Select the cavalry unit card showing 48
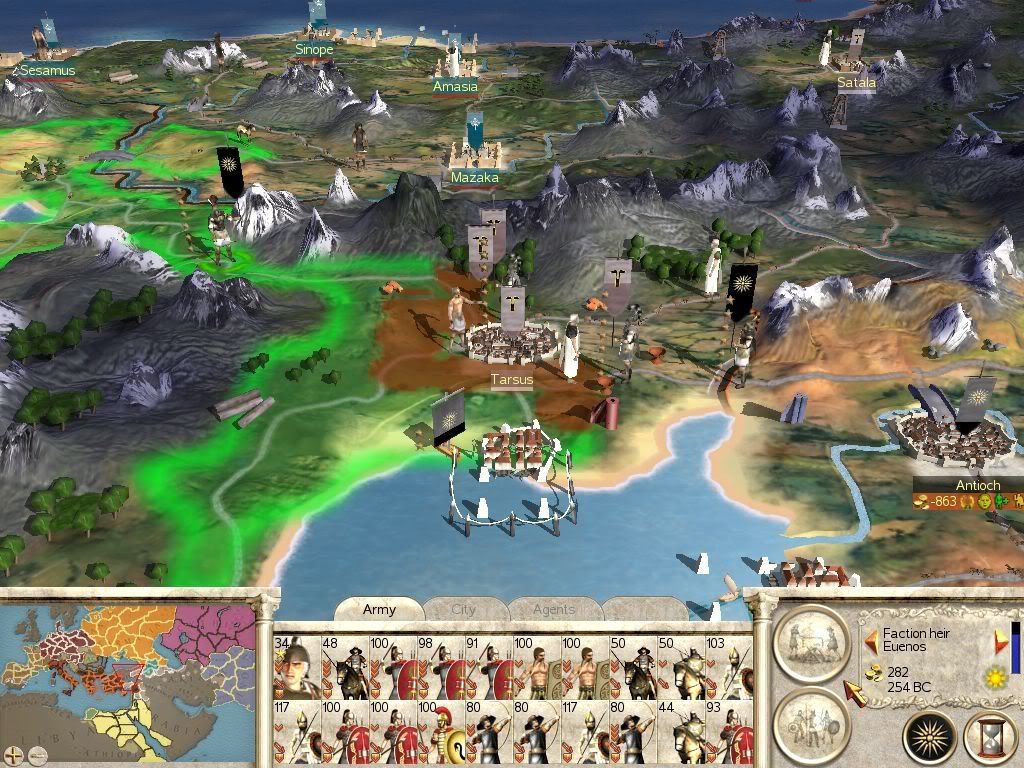The width and height of the screenshot is (1024, 768). [x=344, y=666]
